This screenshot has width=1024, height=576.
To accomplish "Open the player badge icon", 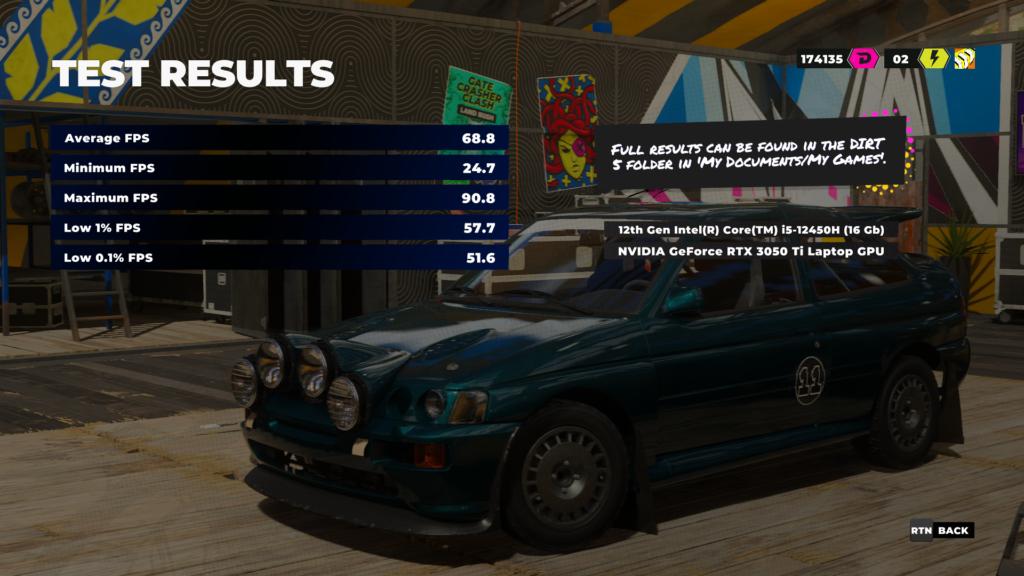I will 964,59.
